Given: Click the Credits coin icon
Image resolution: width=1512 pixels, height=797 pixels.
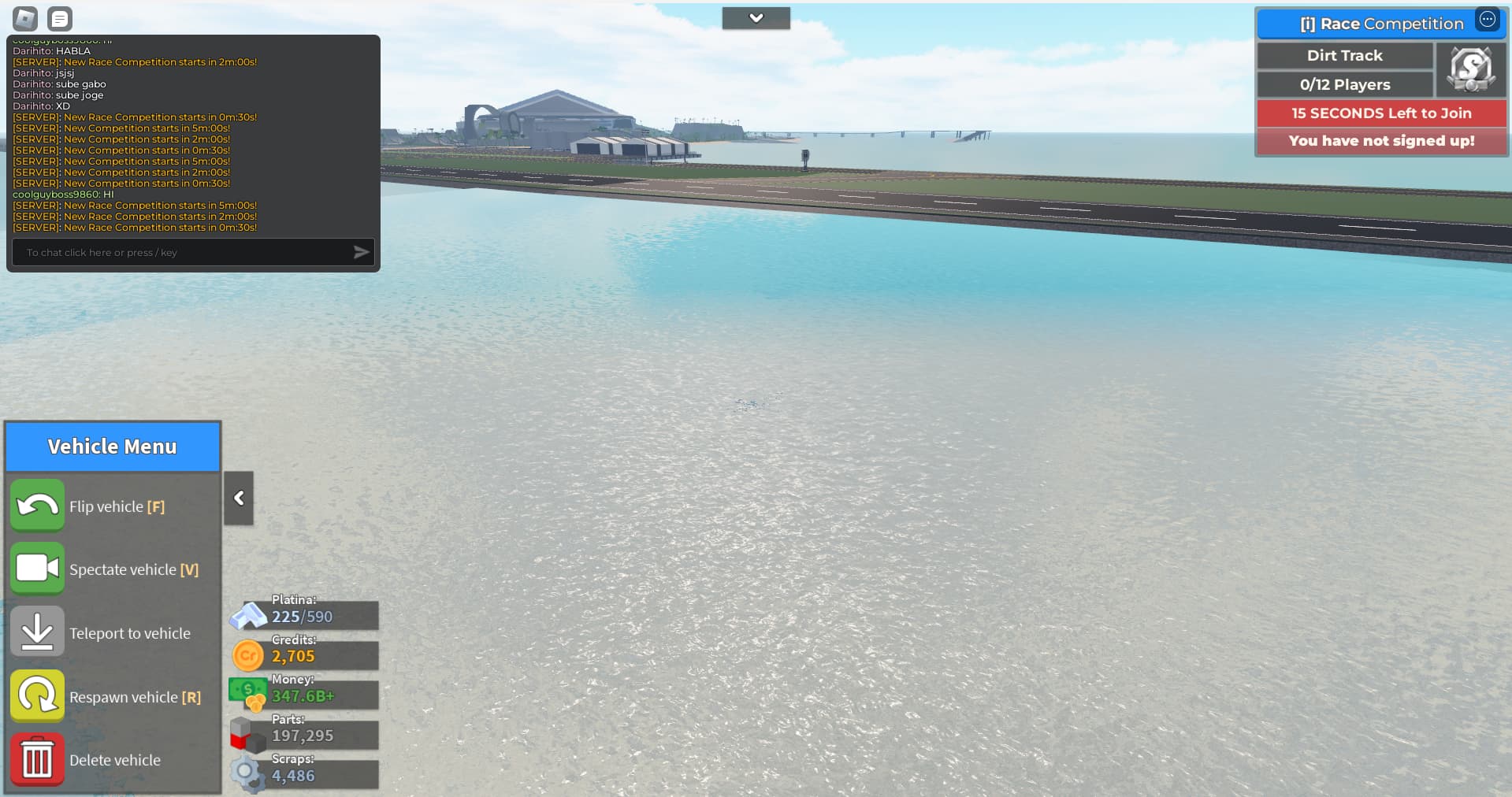Looking at the screenshot, I should 247,655.
